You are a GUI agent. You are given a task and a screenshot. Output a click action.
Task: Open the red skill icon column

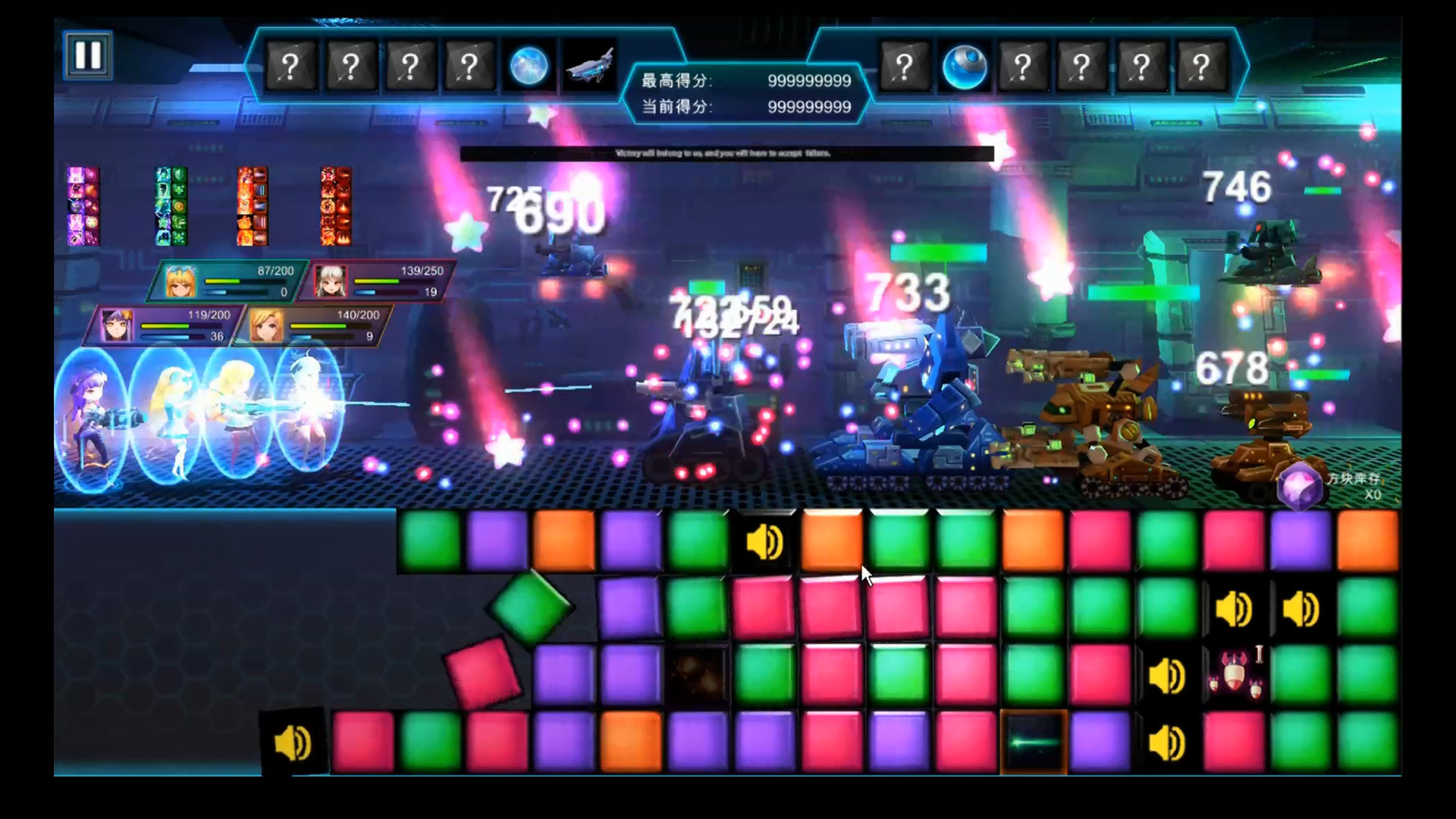coord(335,206)
